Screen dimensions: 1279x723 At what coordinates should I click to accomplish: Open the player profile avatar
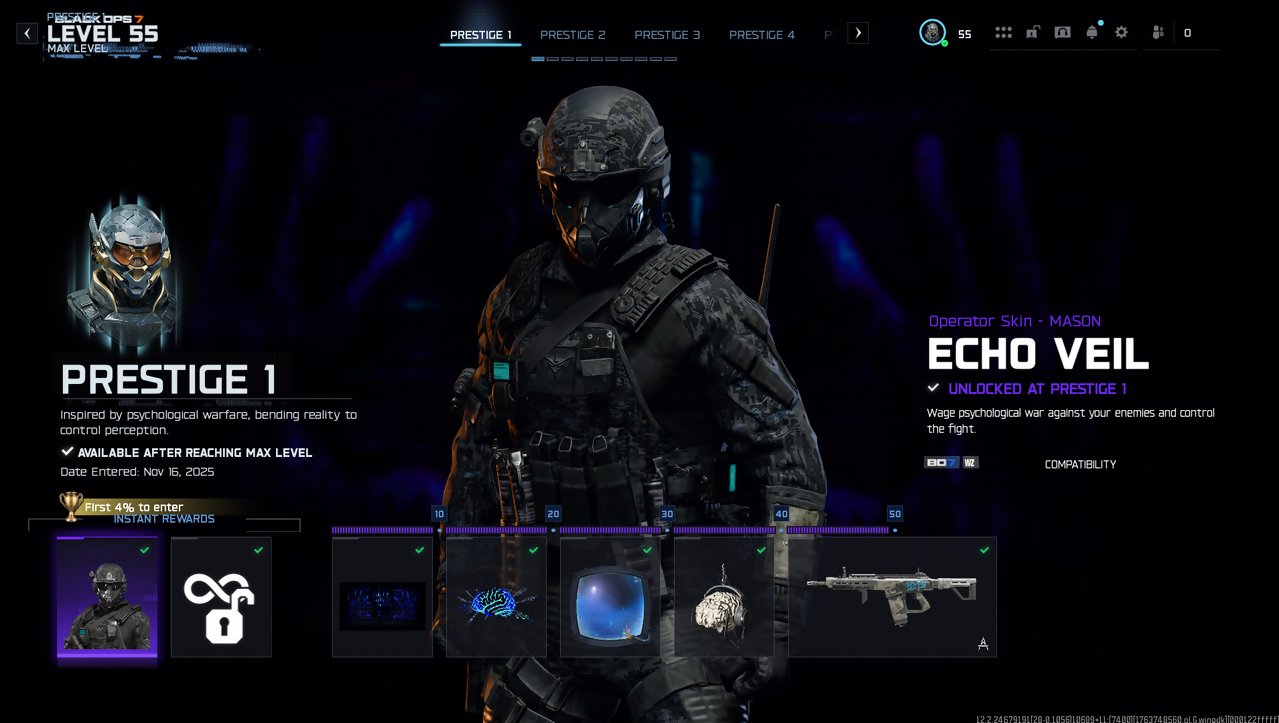pyautogui.click(x=933, y=33)
